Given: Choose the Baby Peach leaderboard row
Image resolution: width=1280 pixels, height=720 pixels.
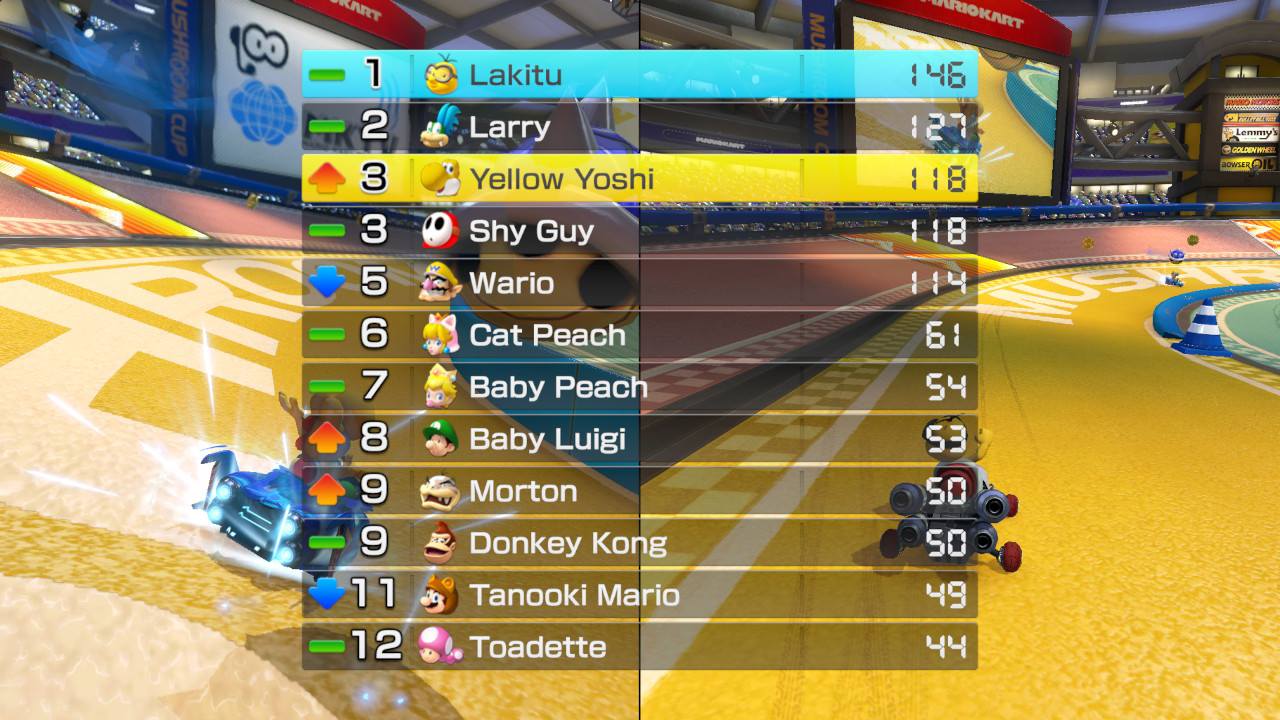Looking at the screenshot, I should coord(640,387).
